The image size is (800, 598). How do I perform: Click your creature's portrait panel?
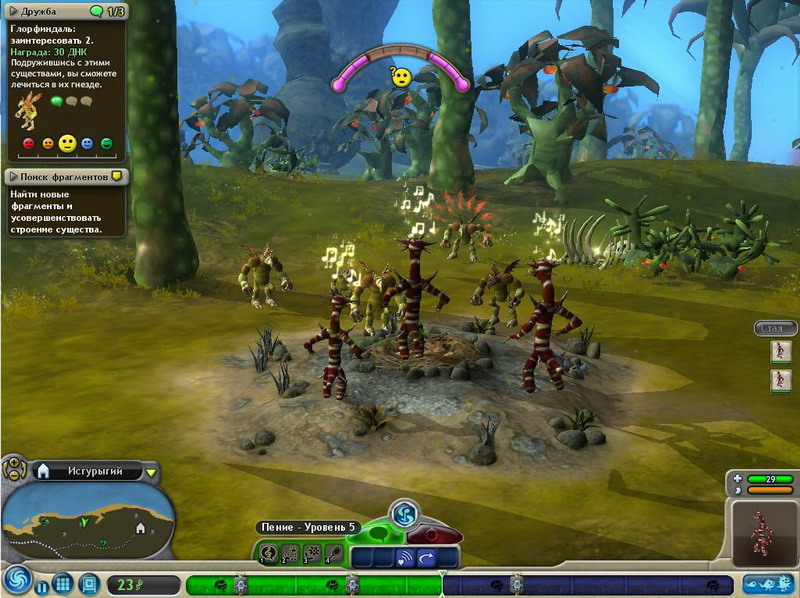point(763,532)
